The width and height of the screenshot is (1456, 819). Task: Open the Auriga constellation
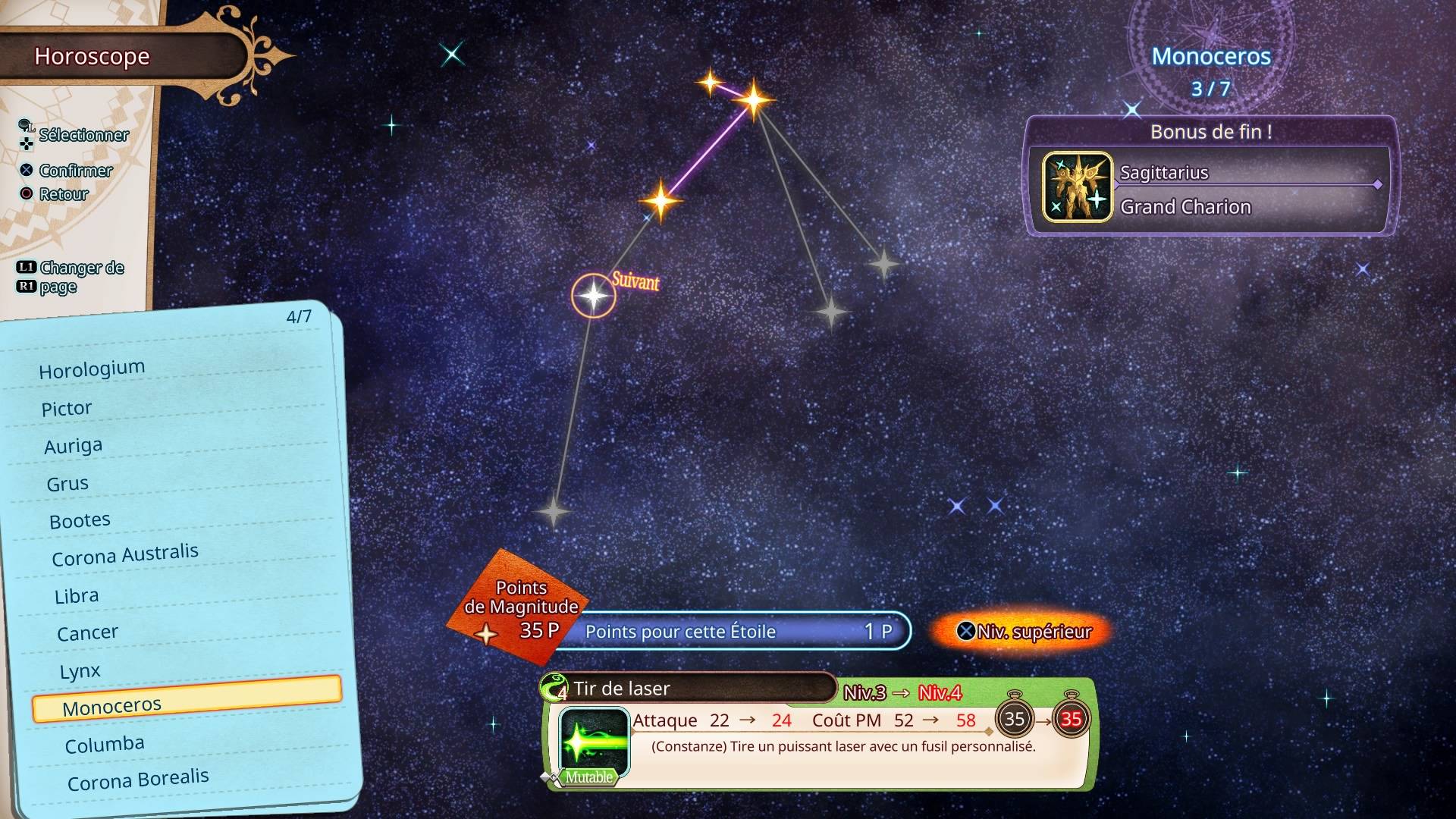point(73,446)
